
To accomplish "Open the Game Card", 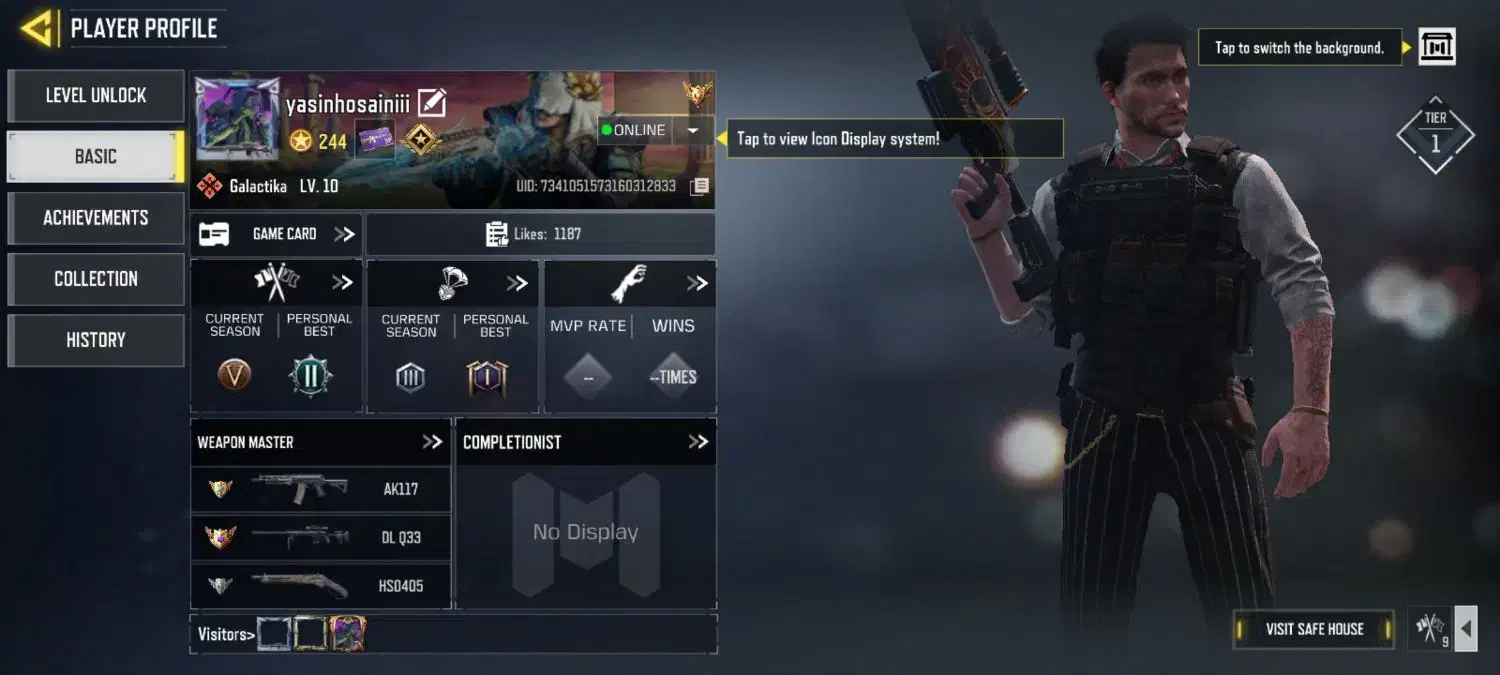I will (x=276, y=234).
